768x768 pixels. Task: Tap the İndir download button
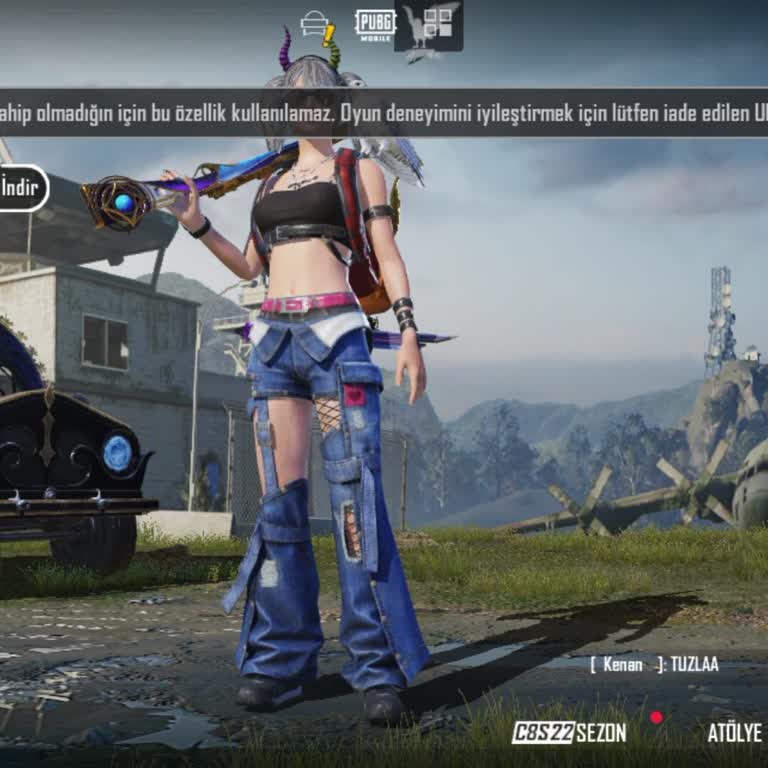point(20,187)
